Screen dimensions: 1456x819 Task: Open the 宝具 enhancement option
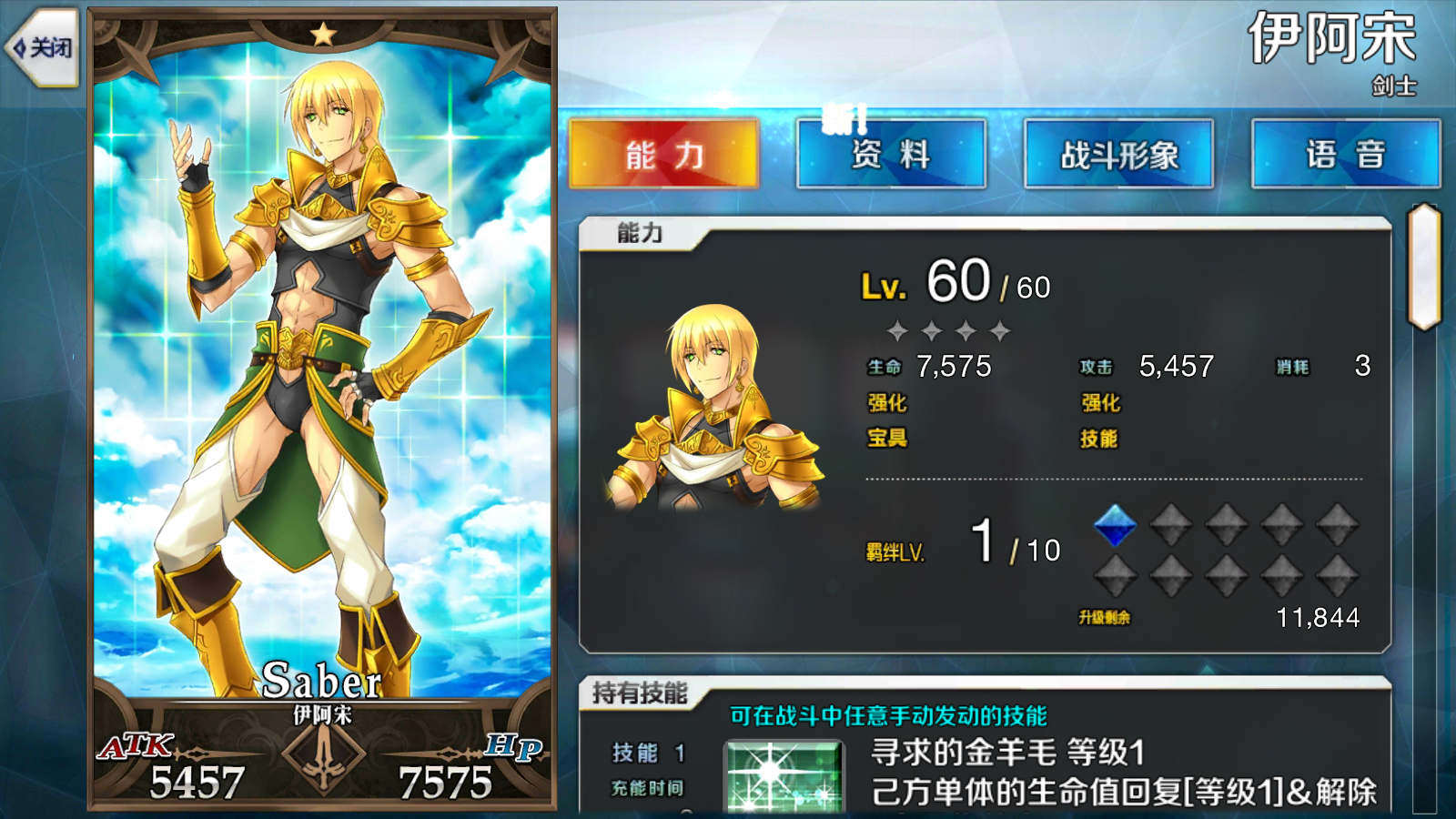(887, 440)
